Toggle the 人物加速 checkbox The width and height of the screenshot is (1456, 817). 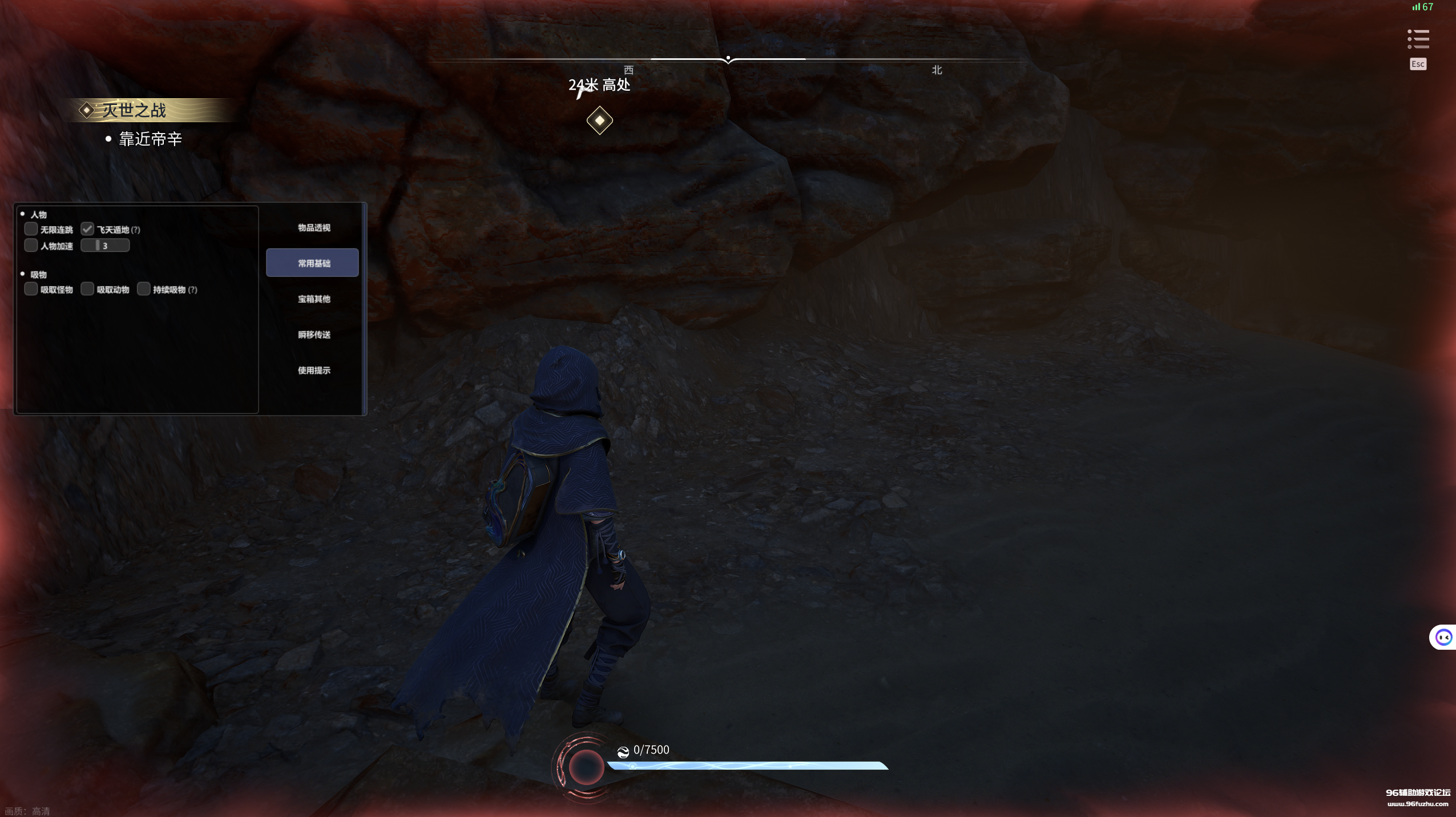pyautogui.click(x=31, y=245)
